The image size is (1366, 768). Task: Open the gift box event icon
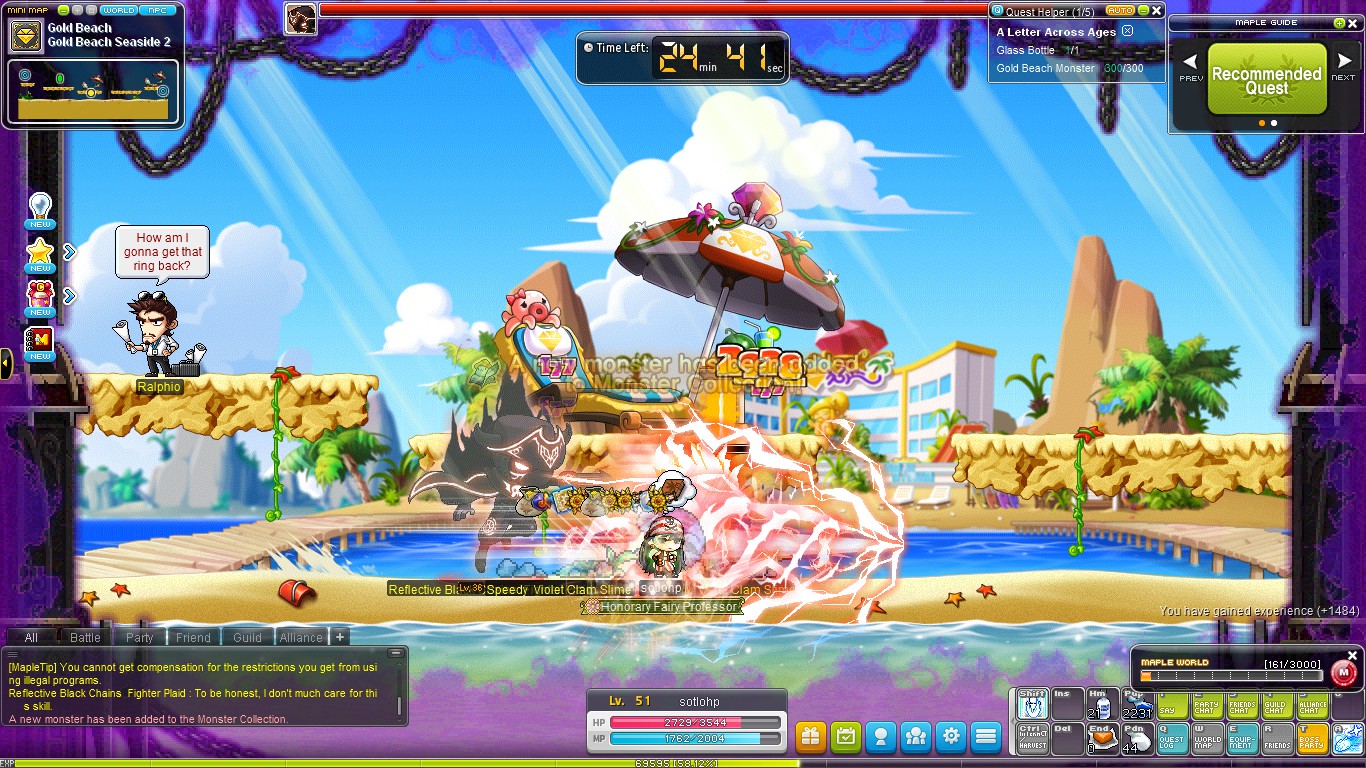coord(810,737)
